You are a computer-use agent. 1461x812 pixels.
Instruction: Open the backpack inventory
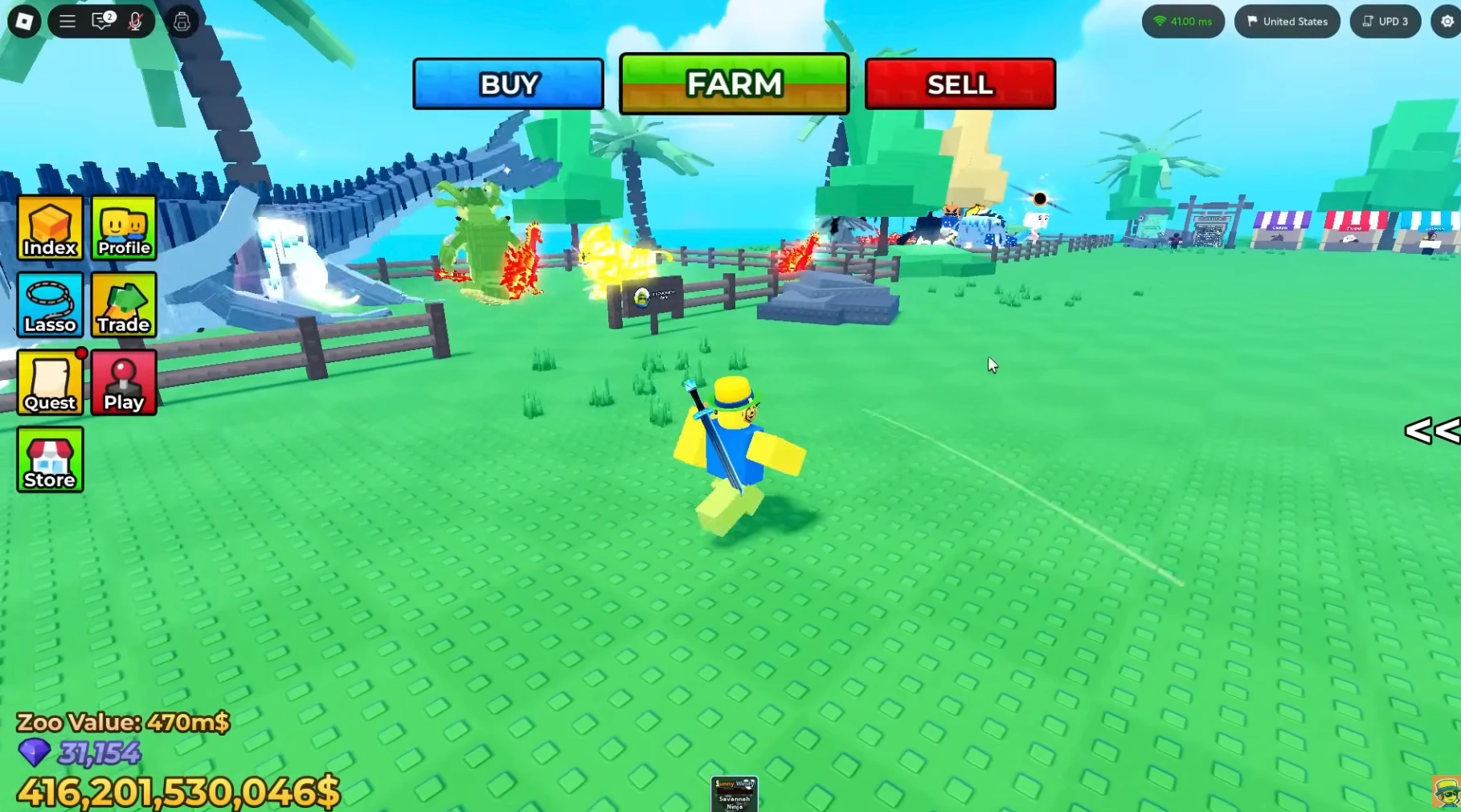[182, 22]
